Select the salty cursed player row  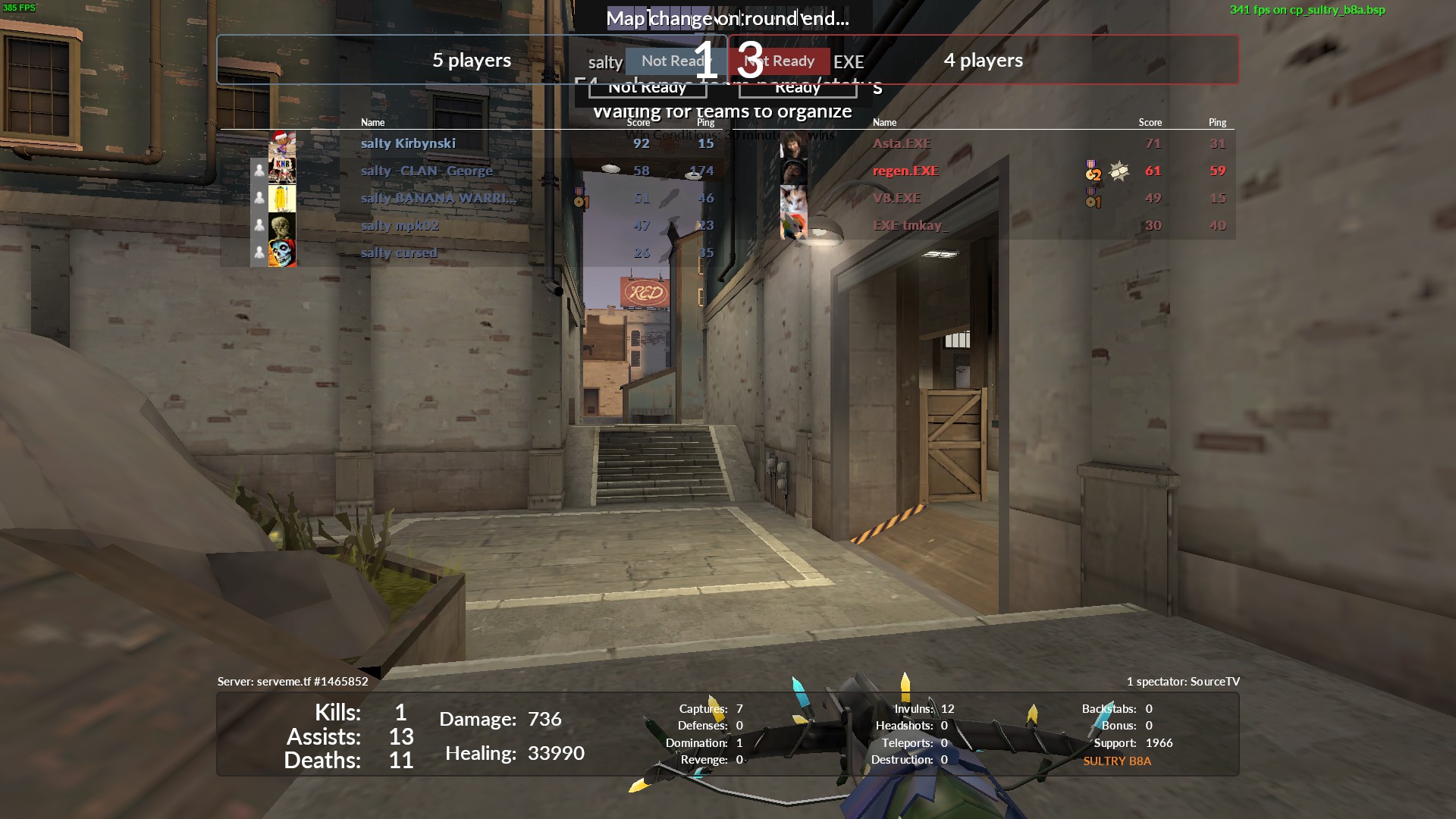(x=399, y=253)
